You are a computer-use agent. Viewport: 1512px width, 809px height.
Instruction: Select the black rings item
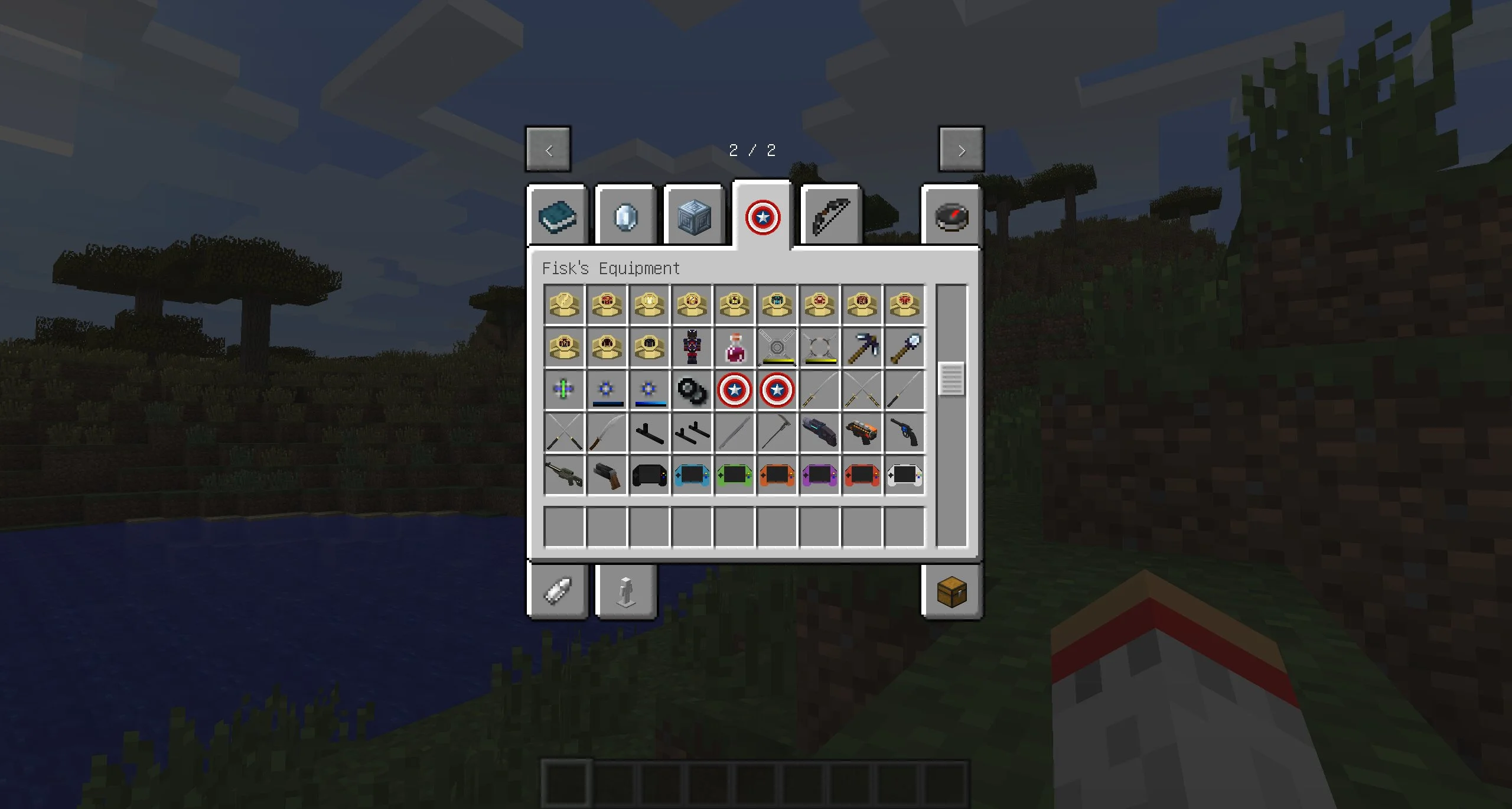point(692,390)
